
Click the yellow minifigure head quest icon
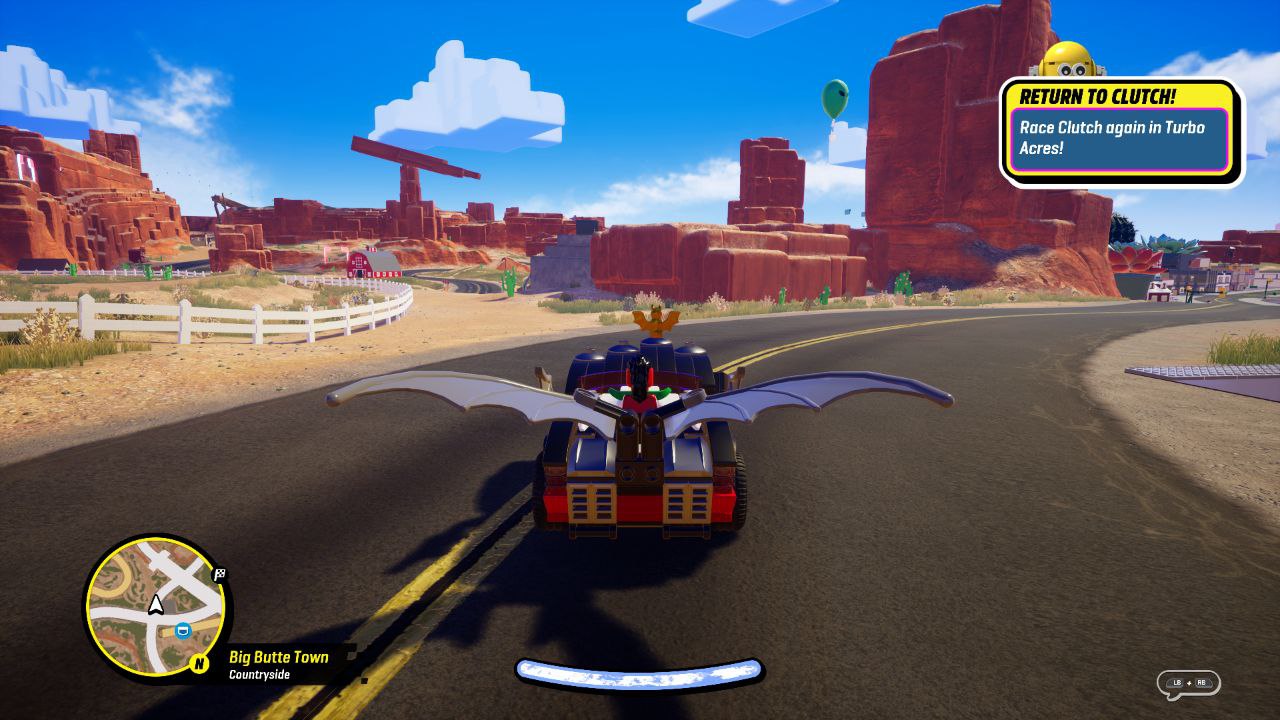[1066, 60]
